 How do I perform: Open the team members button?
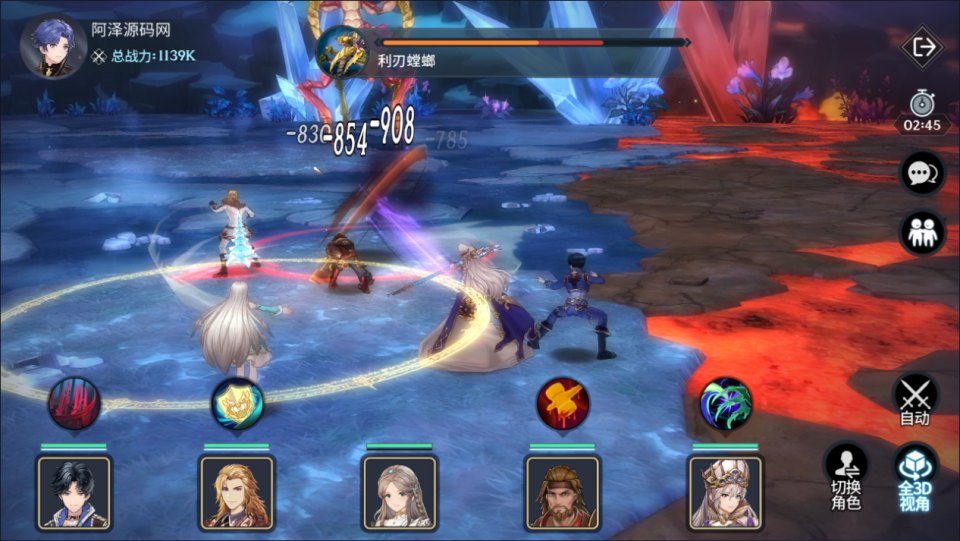[x=920, y=233]
